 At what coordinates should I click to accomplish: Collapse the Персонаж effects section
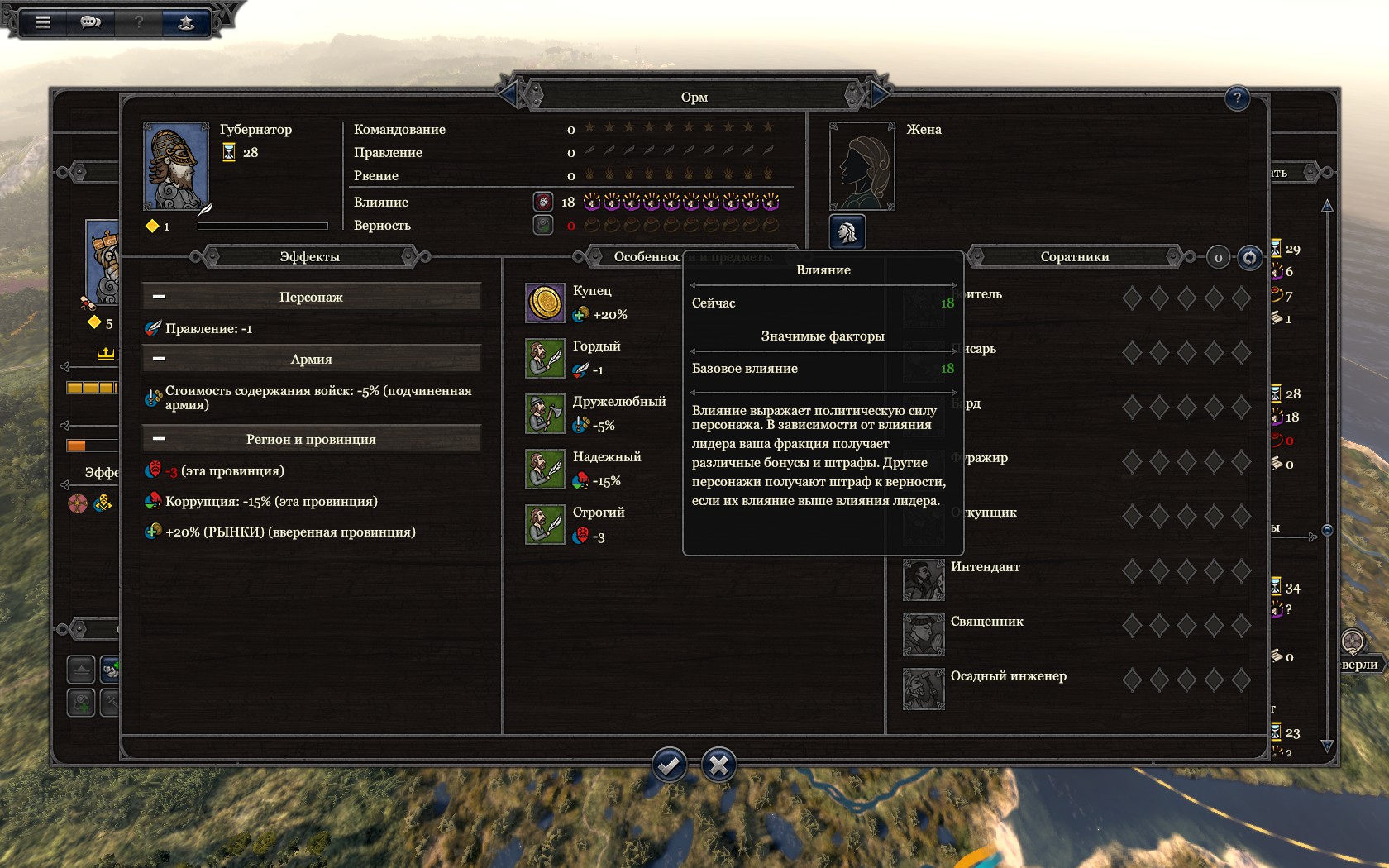160,297
